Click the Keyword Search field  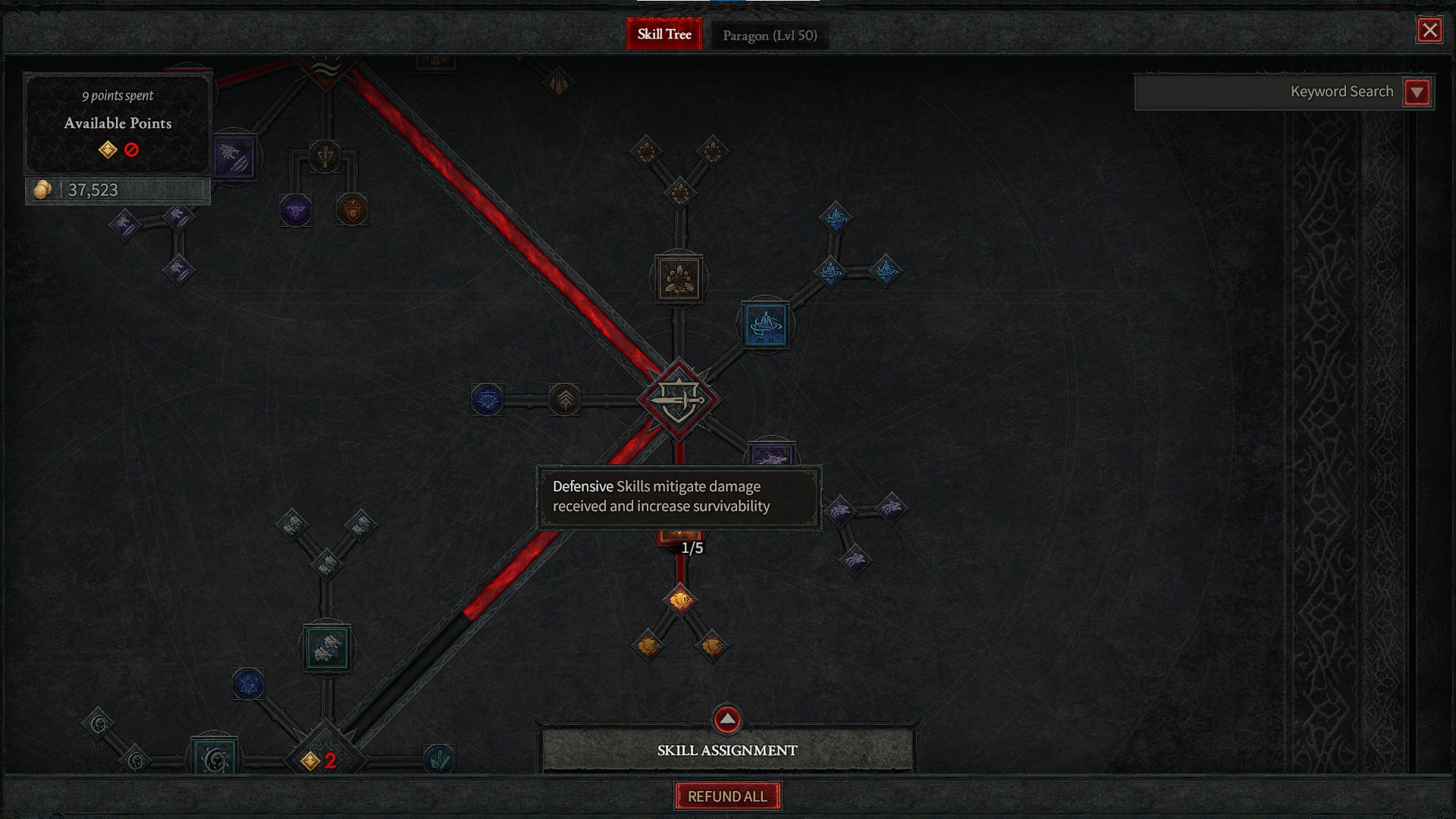[x=1266, y=92]
